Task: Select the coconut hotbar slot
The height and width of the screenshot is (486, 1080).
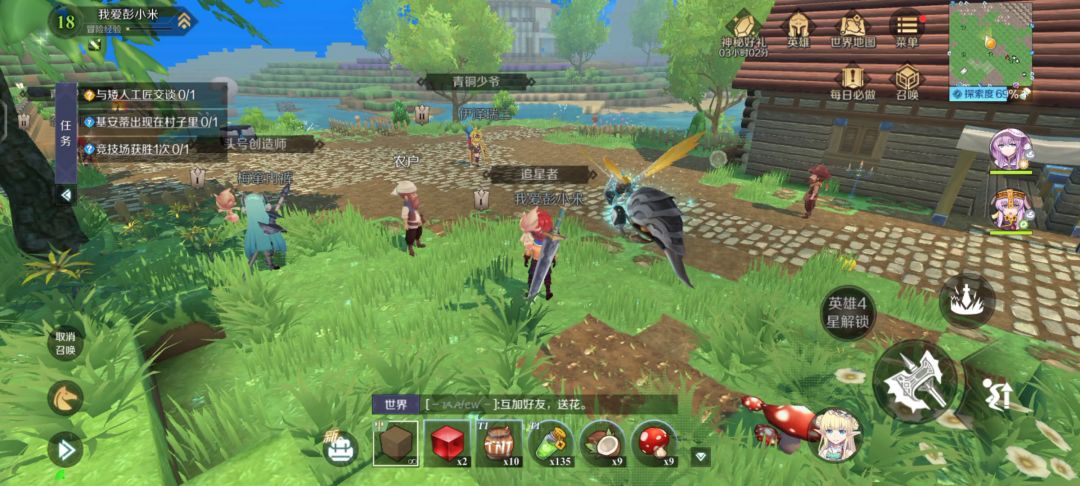Action: [x=603, y=443]
